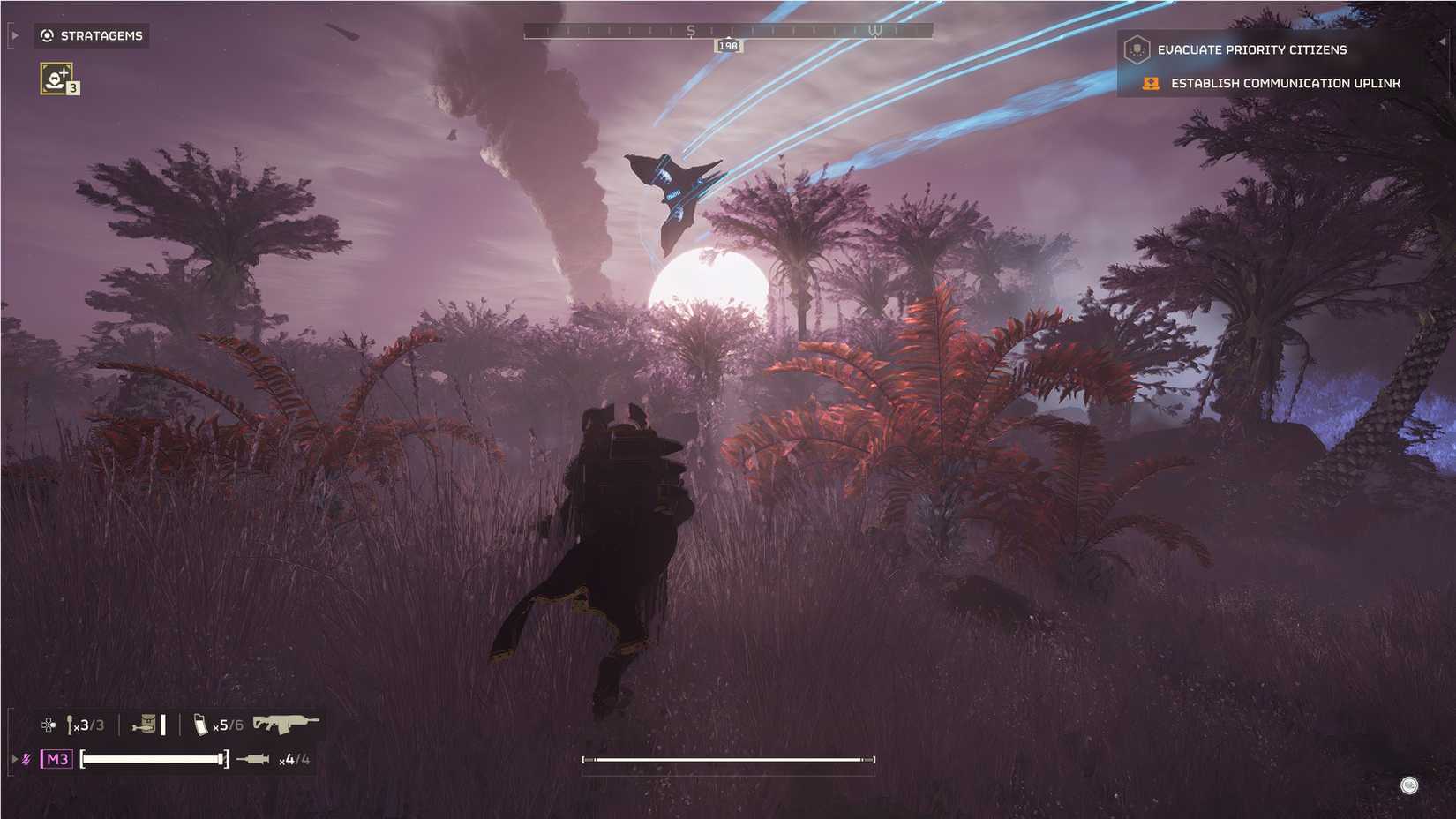Click the Evacuate Priority Citizens objective text
The image size is (1456, 819).
coord(1252,49)
